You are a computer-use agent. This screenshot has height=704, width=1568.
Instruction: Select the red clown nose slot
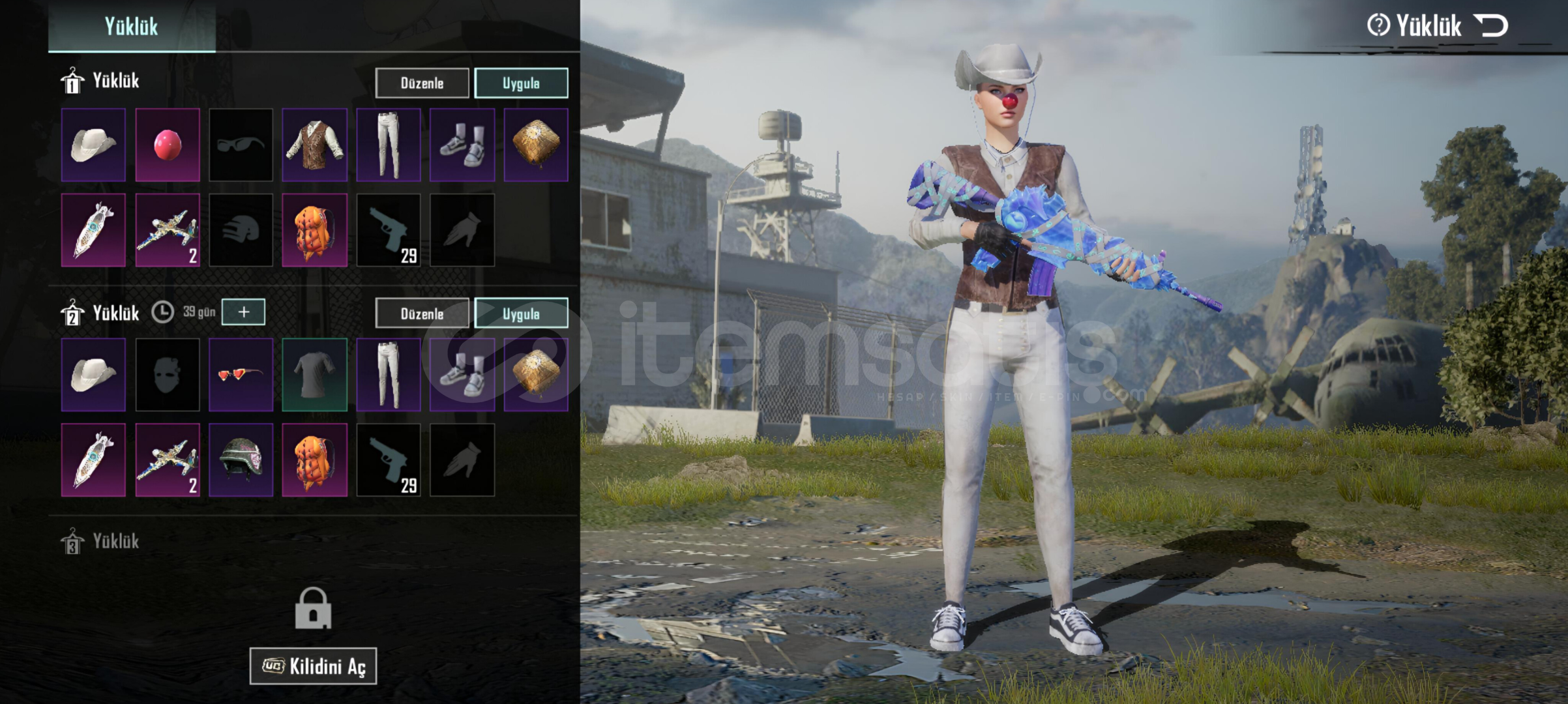(168, 145)
